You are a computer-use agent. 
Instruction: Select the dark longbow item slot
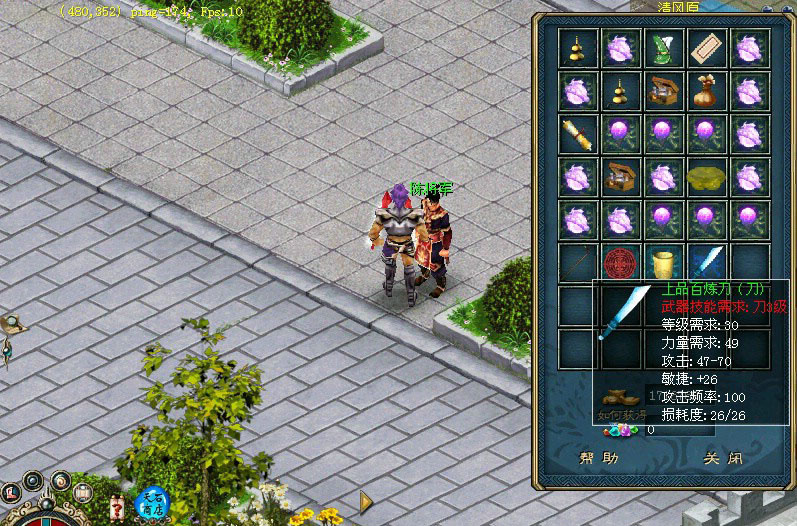tap(578, 263)
